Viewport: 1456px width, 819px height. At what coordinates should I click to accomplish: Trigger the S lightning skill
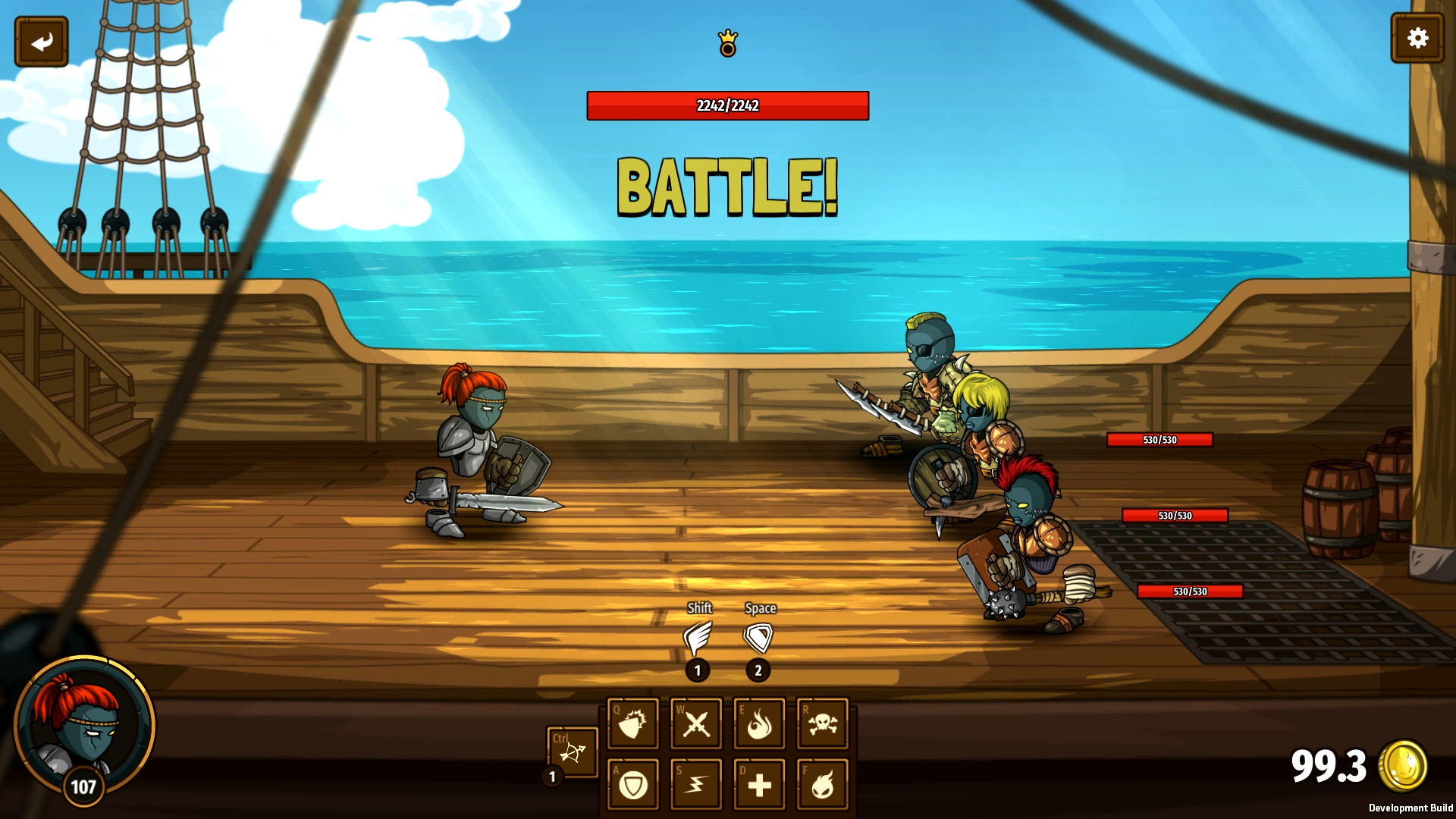tap(695, 784)
